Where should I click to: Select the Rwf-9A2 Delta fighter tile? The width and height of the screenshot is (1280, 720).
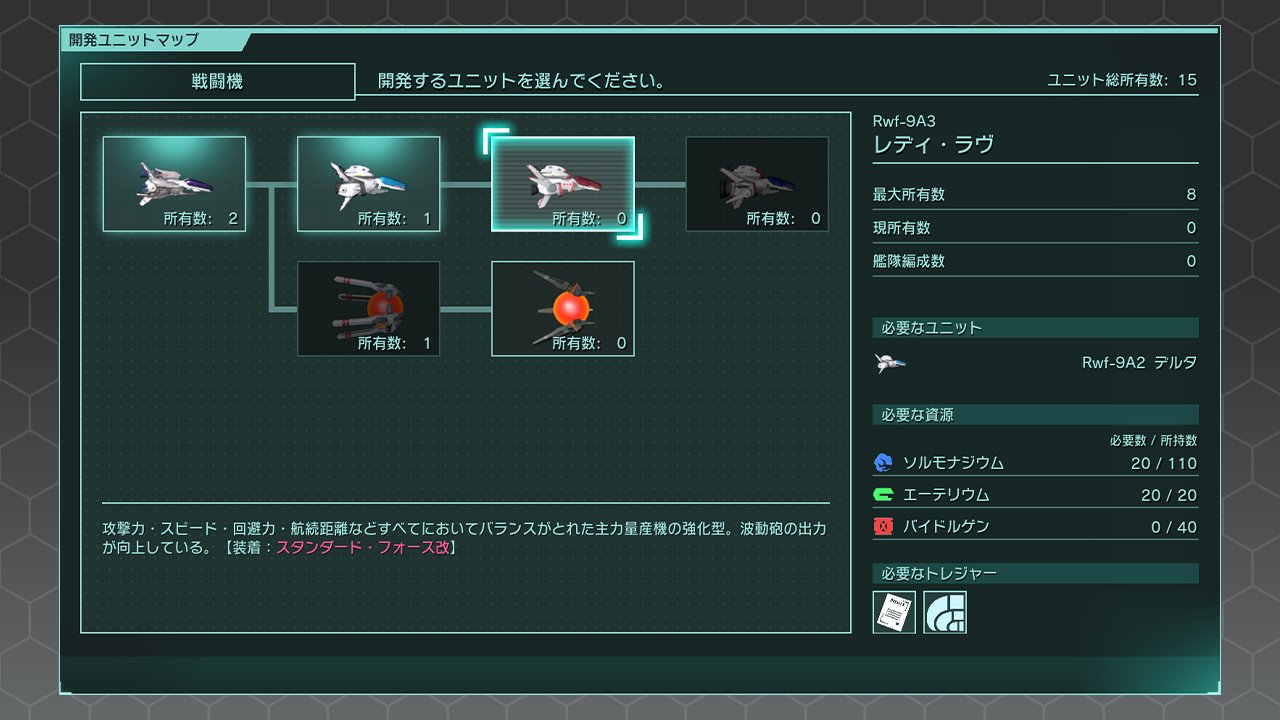368,184
